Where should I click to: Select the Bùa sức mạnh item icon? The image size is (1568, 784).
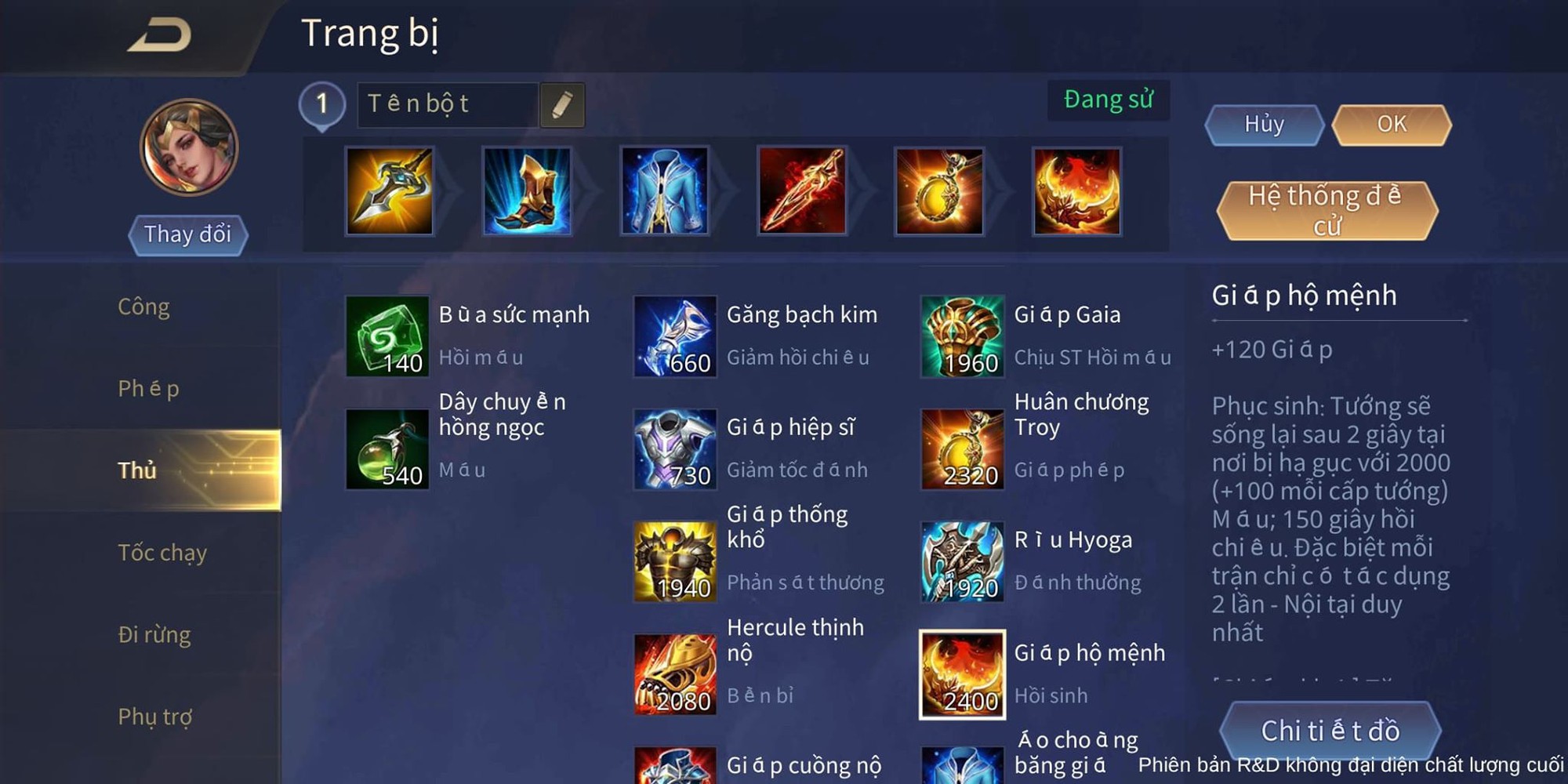coord(387,338)
